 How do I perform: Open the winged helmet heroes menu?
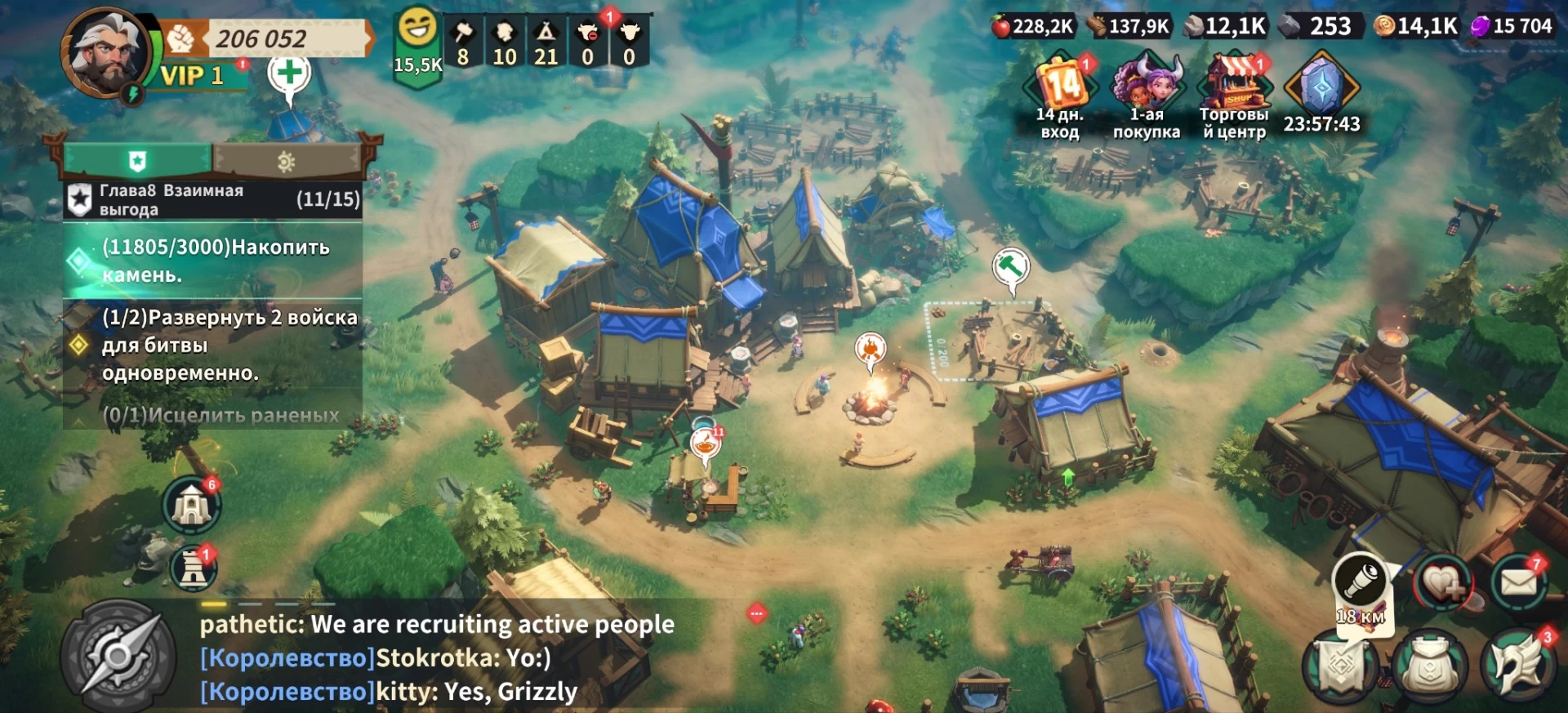pyautogui.click(x=1517, y=666)
